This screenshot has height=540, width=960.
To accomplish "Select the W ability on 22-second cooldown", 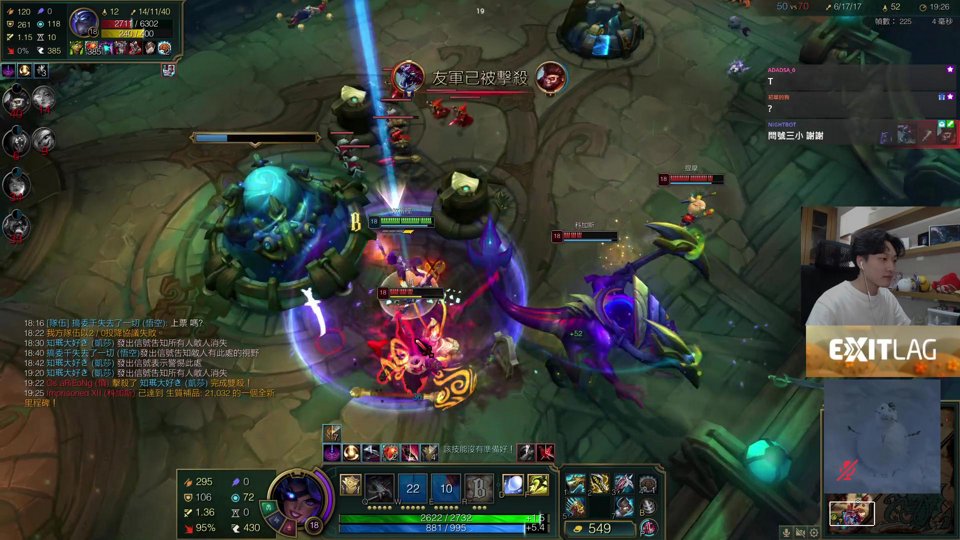I will [x=412, y=487].
